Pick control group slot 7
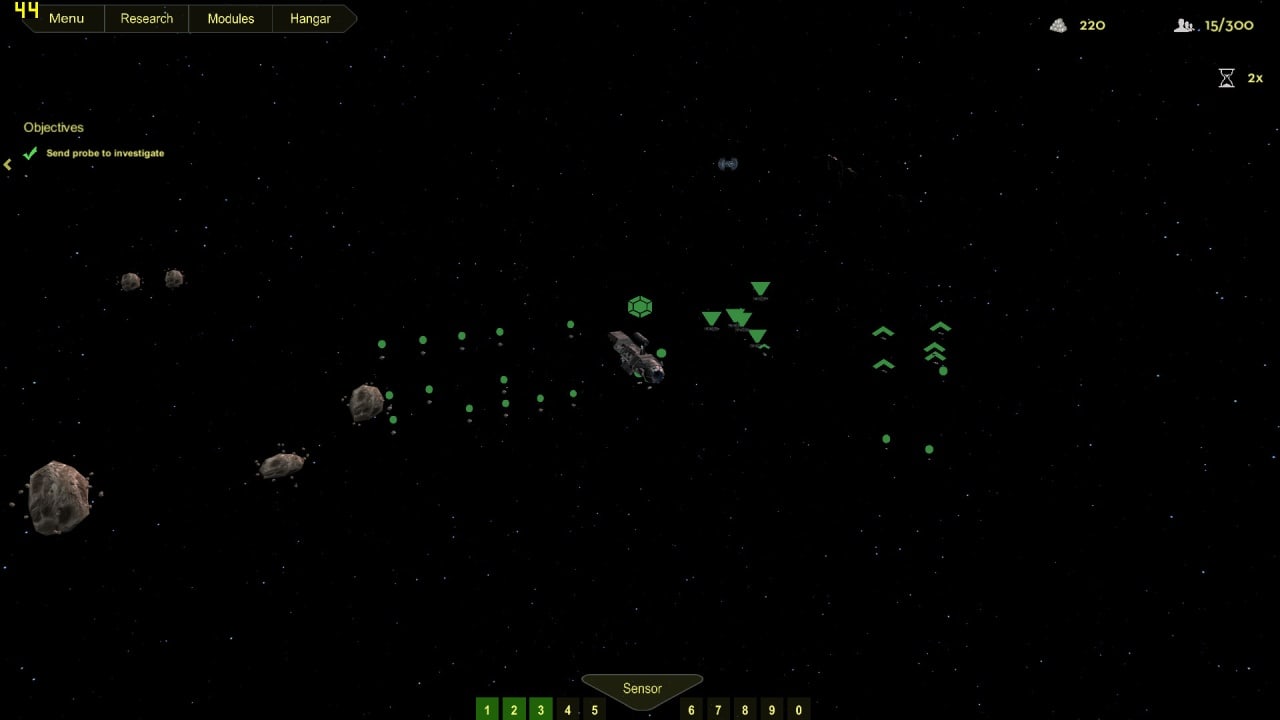1280x720 pixels. tap(718, 710)
